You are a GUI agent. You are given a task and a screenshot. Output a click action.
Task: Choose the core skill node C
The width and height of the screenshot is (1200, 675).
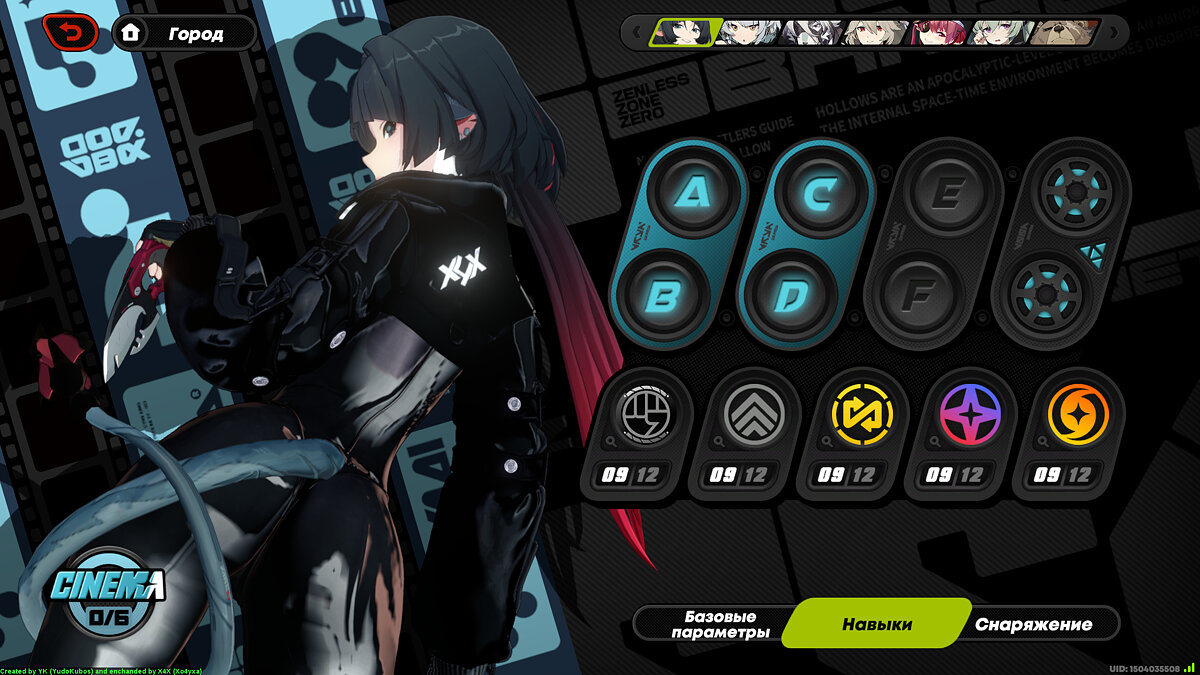click(820, 193)
